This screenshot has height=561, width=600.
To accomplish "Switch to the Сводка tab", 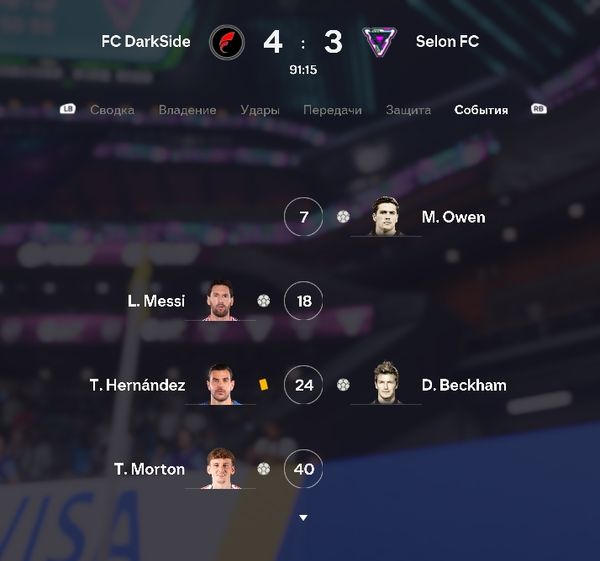I will [112, 110].
